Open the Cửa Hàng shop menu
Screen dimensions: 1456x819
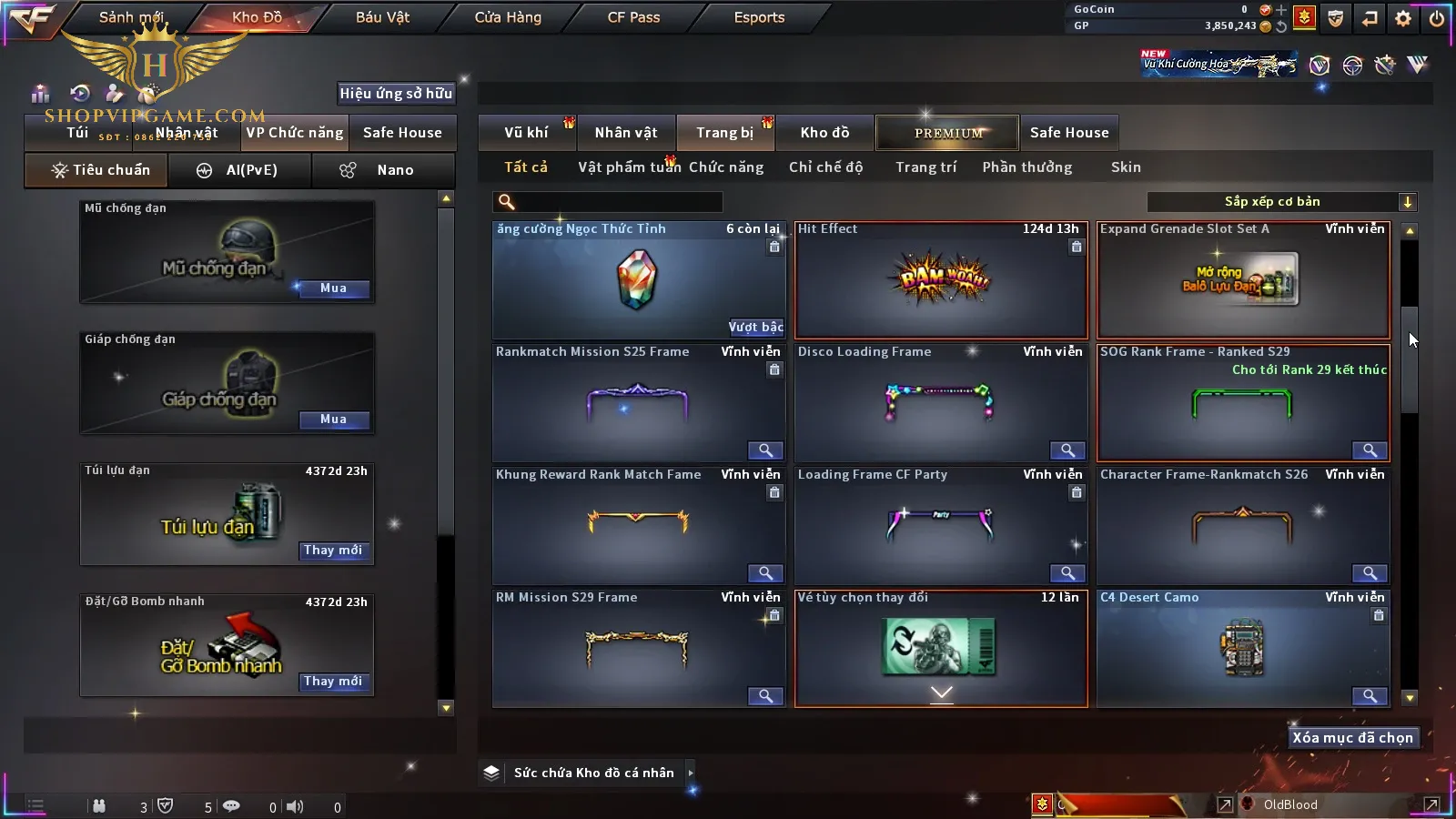[x=508, y=17]
